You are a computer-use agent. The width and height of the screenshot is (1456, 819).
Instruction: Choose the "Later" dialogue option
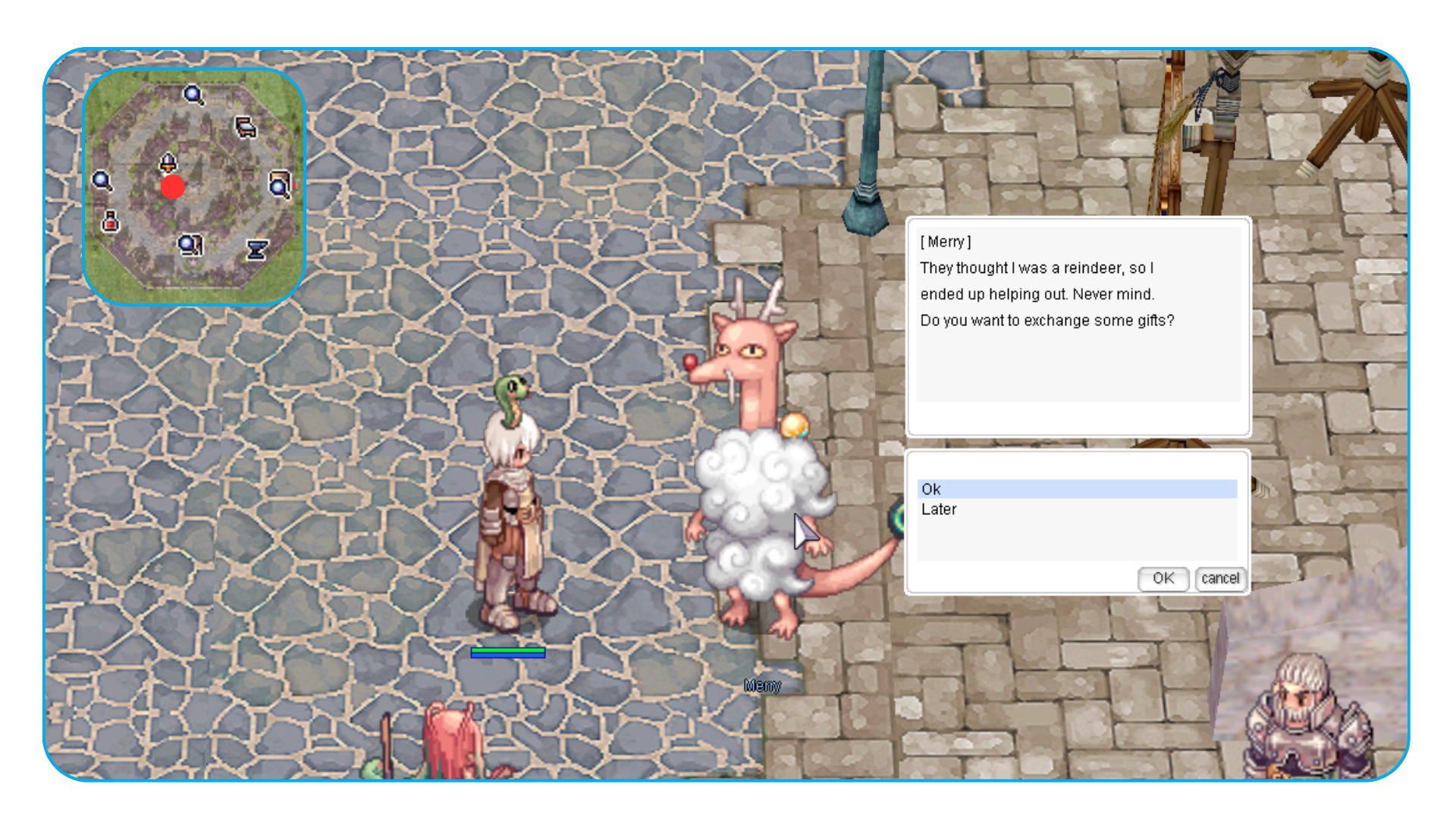[939, 510]
